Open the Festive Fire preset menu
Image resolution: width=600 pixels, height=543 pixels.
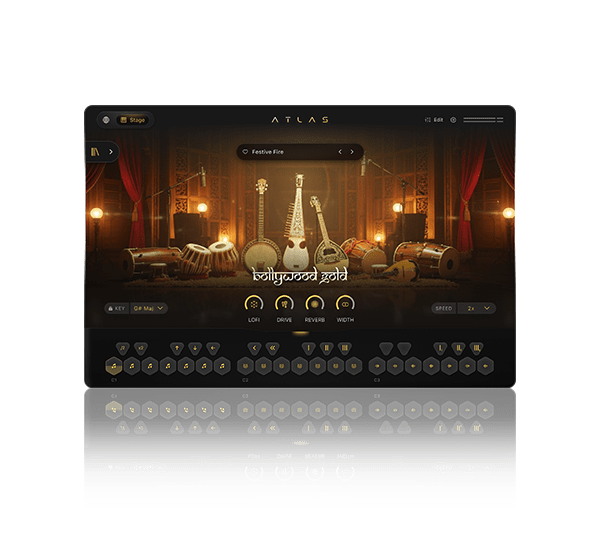click(285, 152)
